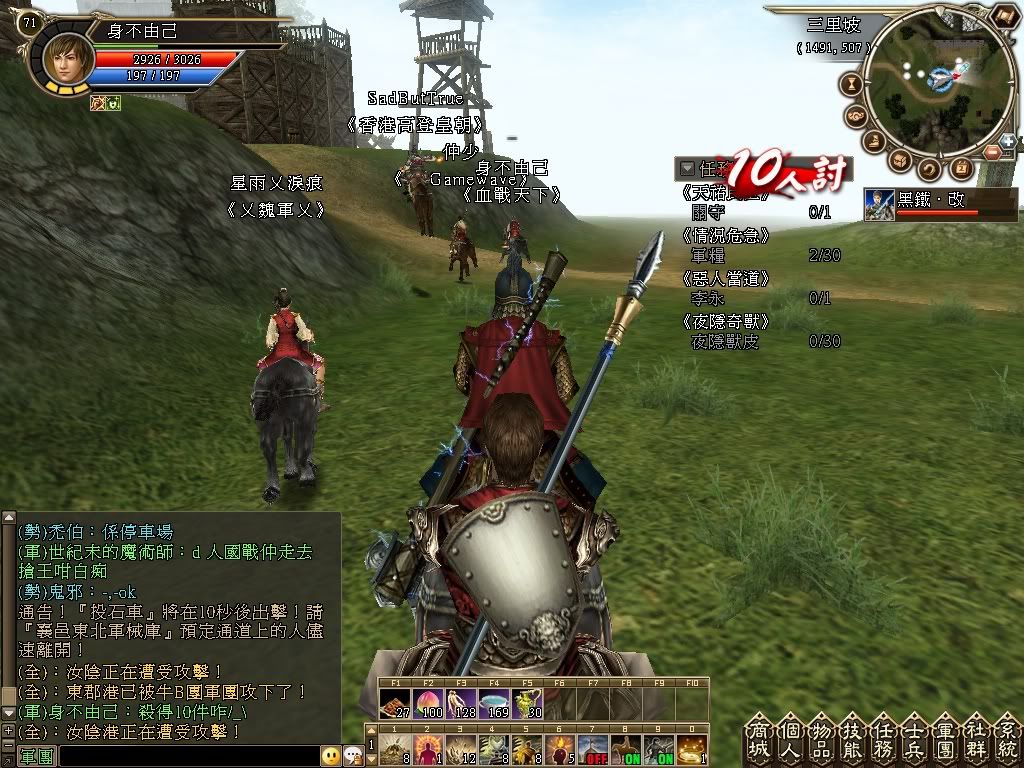1024x768 pixels.
Task: Select the 黑鐵·改 target portrait
Action: 879,204
